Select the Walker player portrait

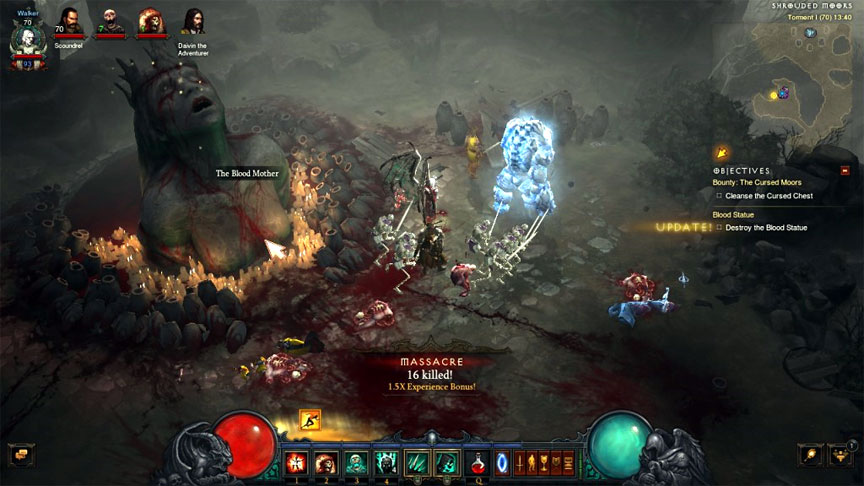[27, 42]
